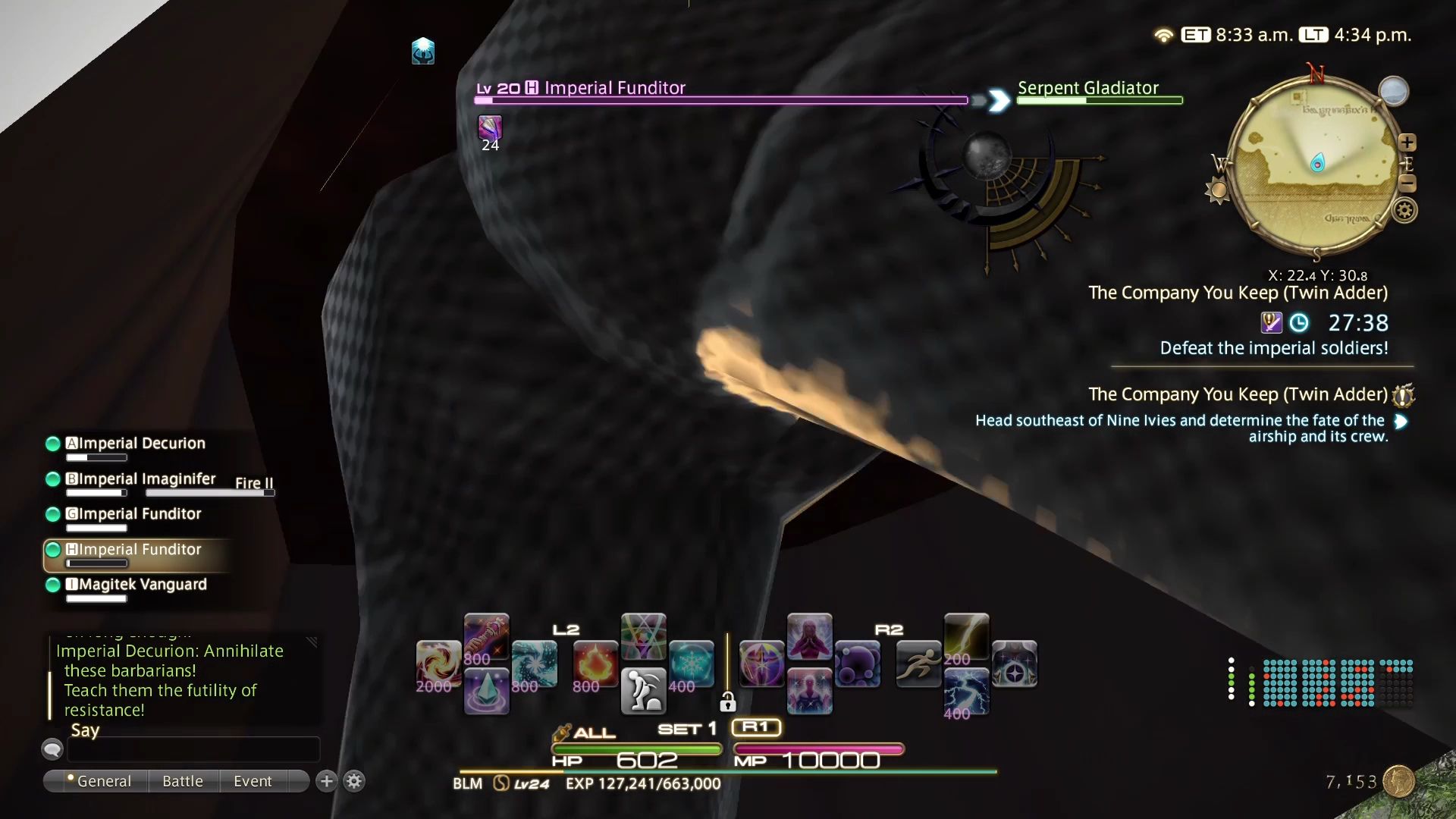Zoom out the minimap with minus button
The width and height of the screenshot is (1456, 819).
click(1407, 184)
